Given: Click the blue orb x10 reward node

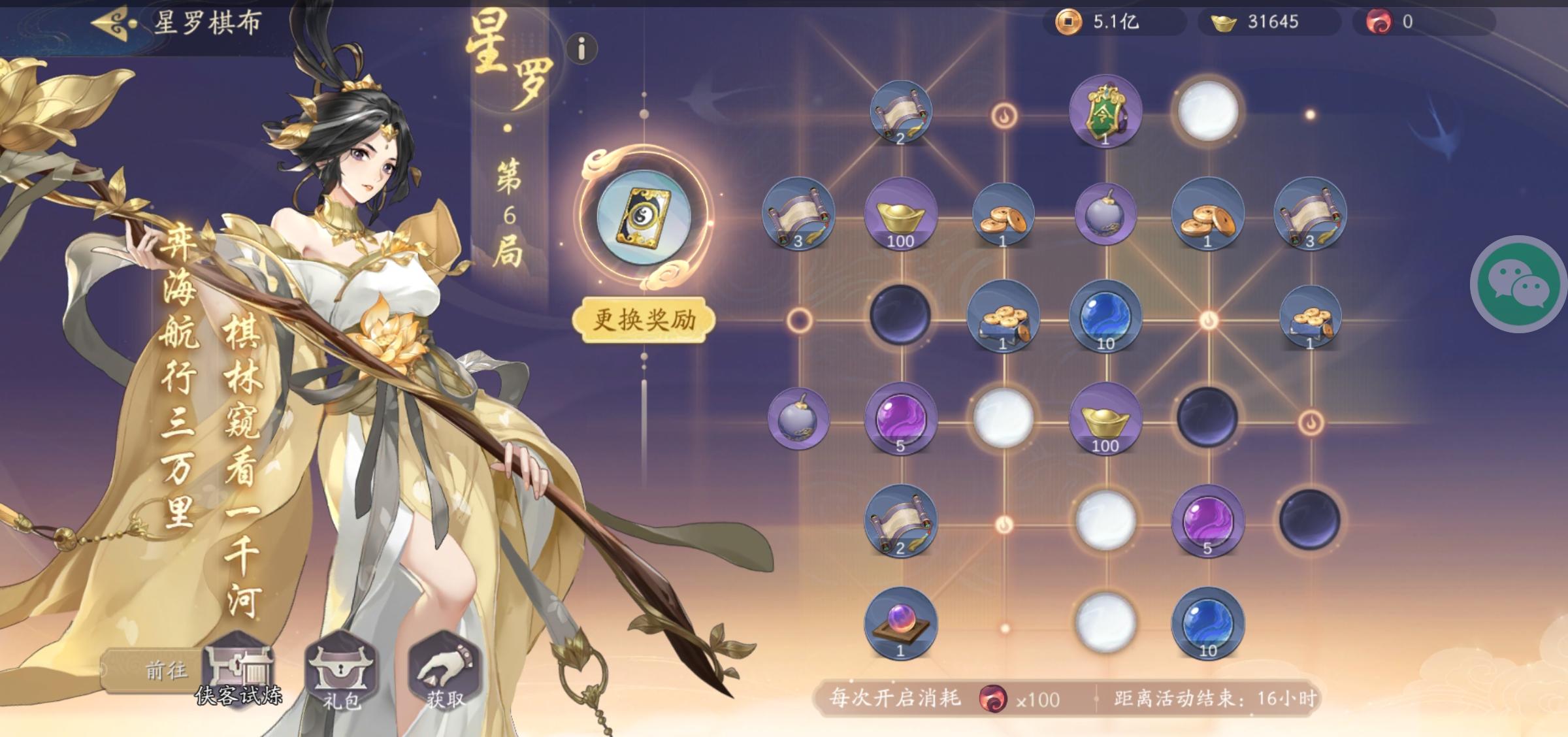Looking at the screenshot, I should tap(1105, 317).
